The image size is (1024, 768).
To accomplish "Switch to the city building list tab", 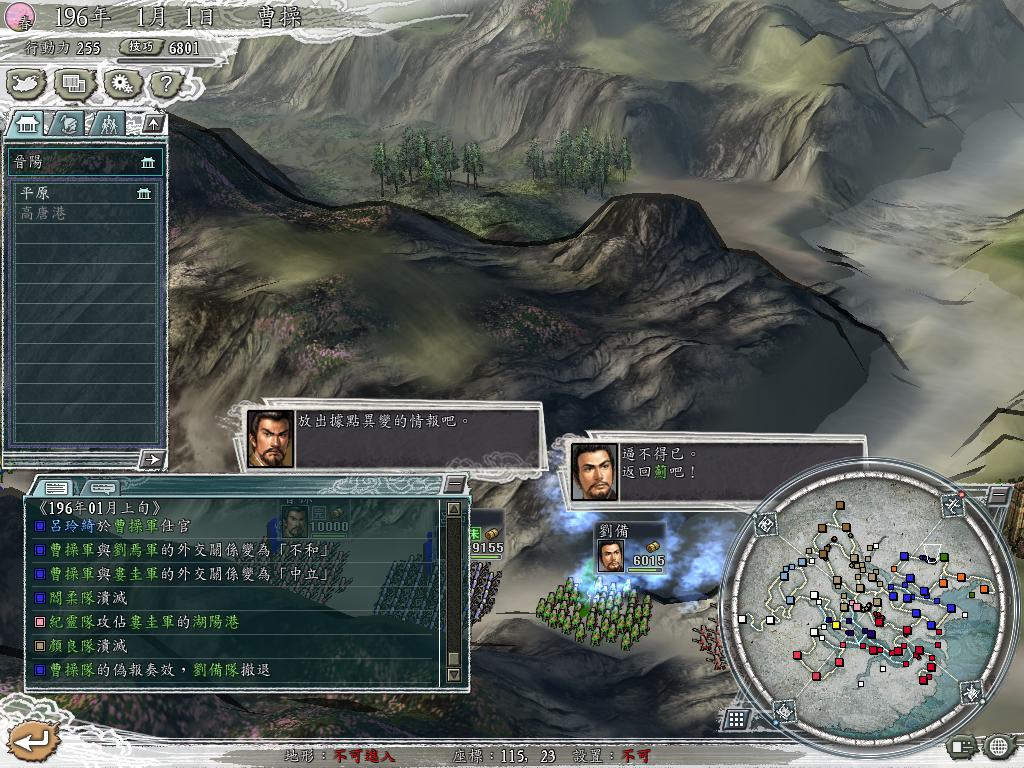I will (x=28, y=124).
